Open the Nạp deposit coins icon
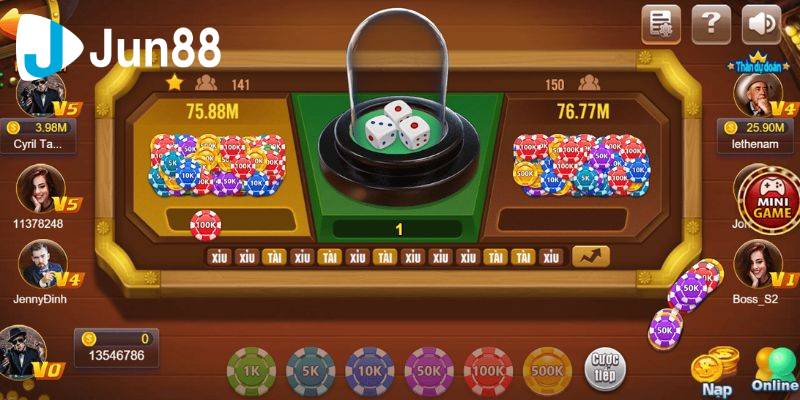This screenshot has width=800, height=400. coord(716,368)
